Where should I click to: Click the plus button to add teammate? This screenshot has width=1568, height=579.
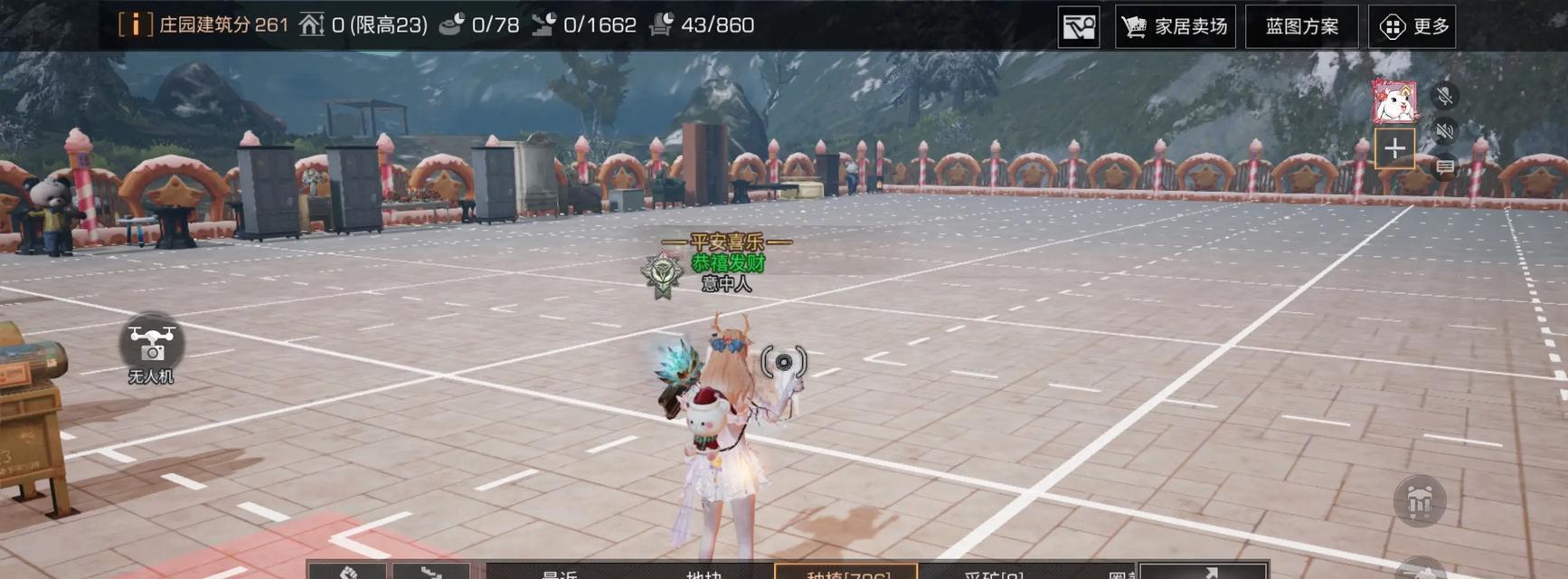click(x=1394, y=148)
